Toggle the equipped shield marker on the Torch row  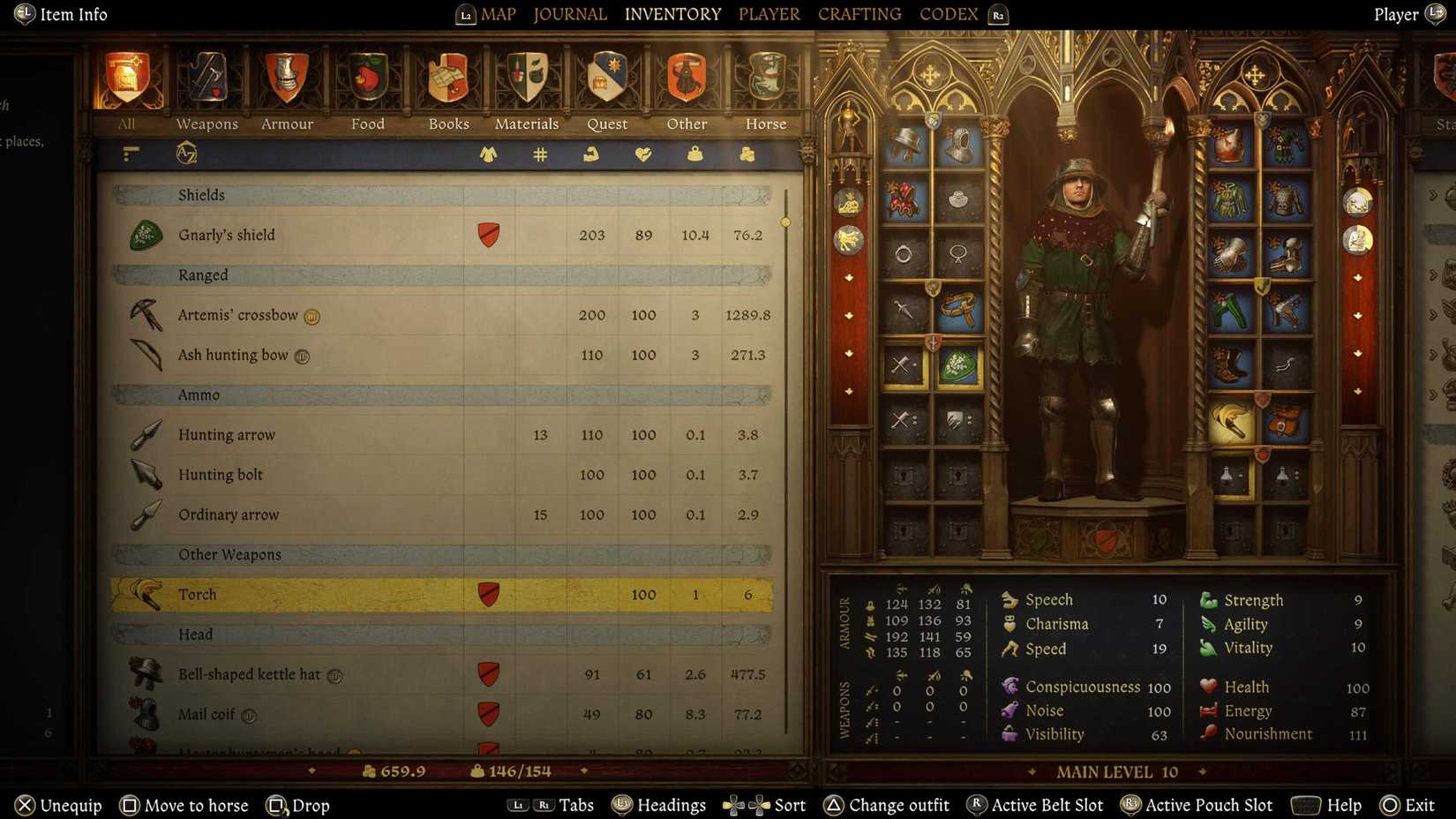coord(488,594)
